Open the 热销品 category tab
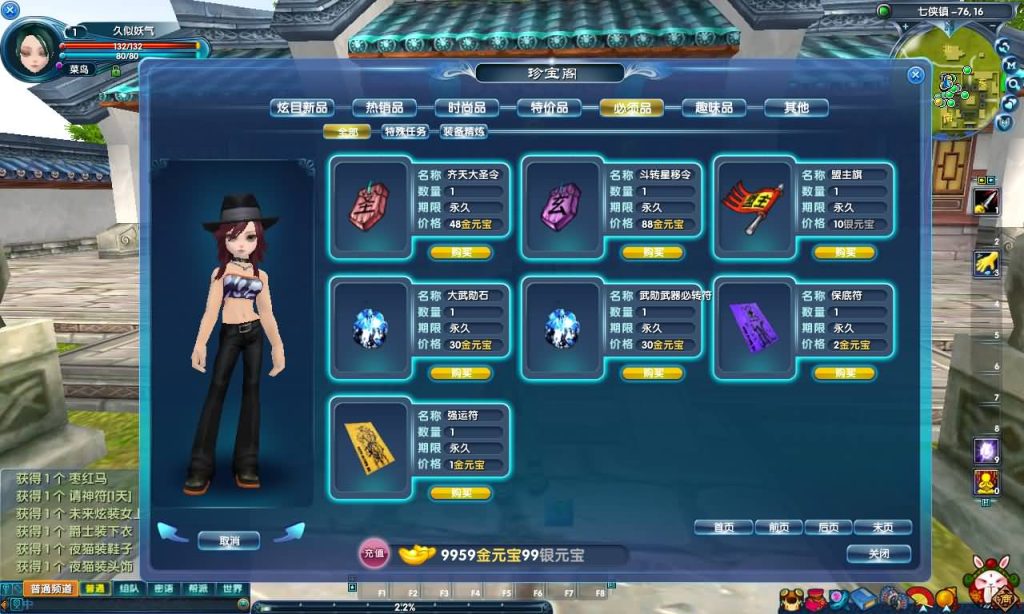This screenshot has width=1024, height=614. (x=385, y=108)
